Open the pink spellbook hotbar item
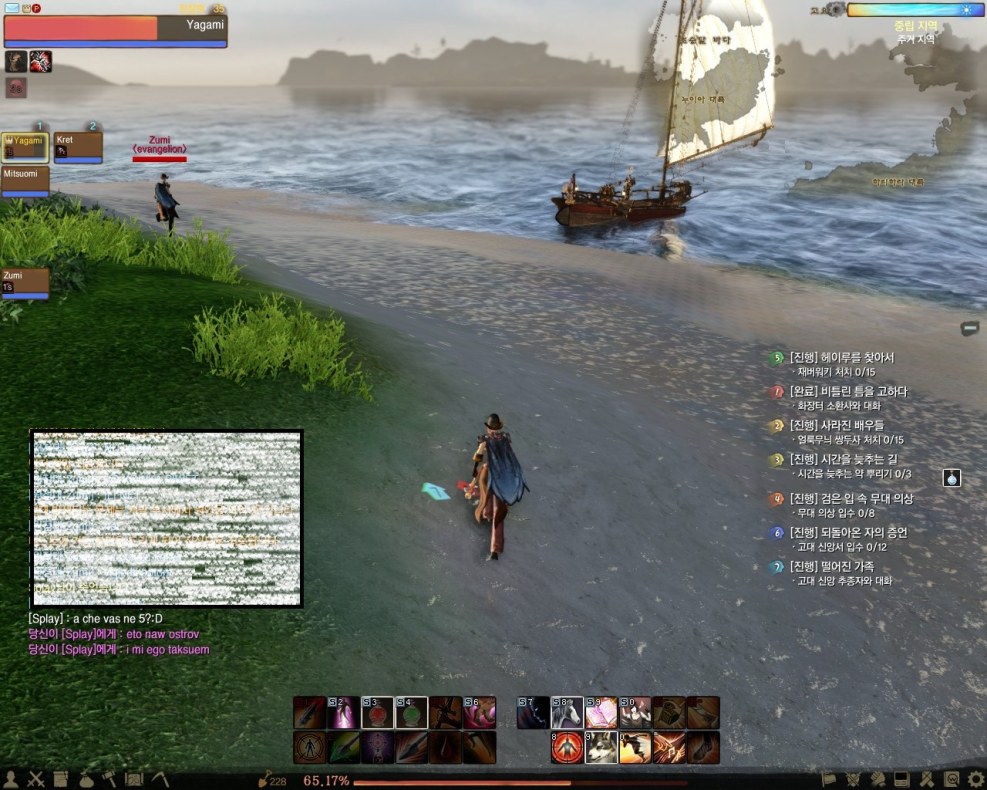This screenshot has height=790, width=987. tap(601, 713)
